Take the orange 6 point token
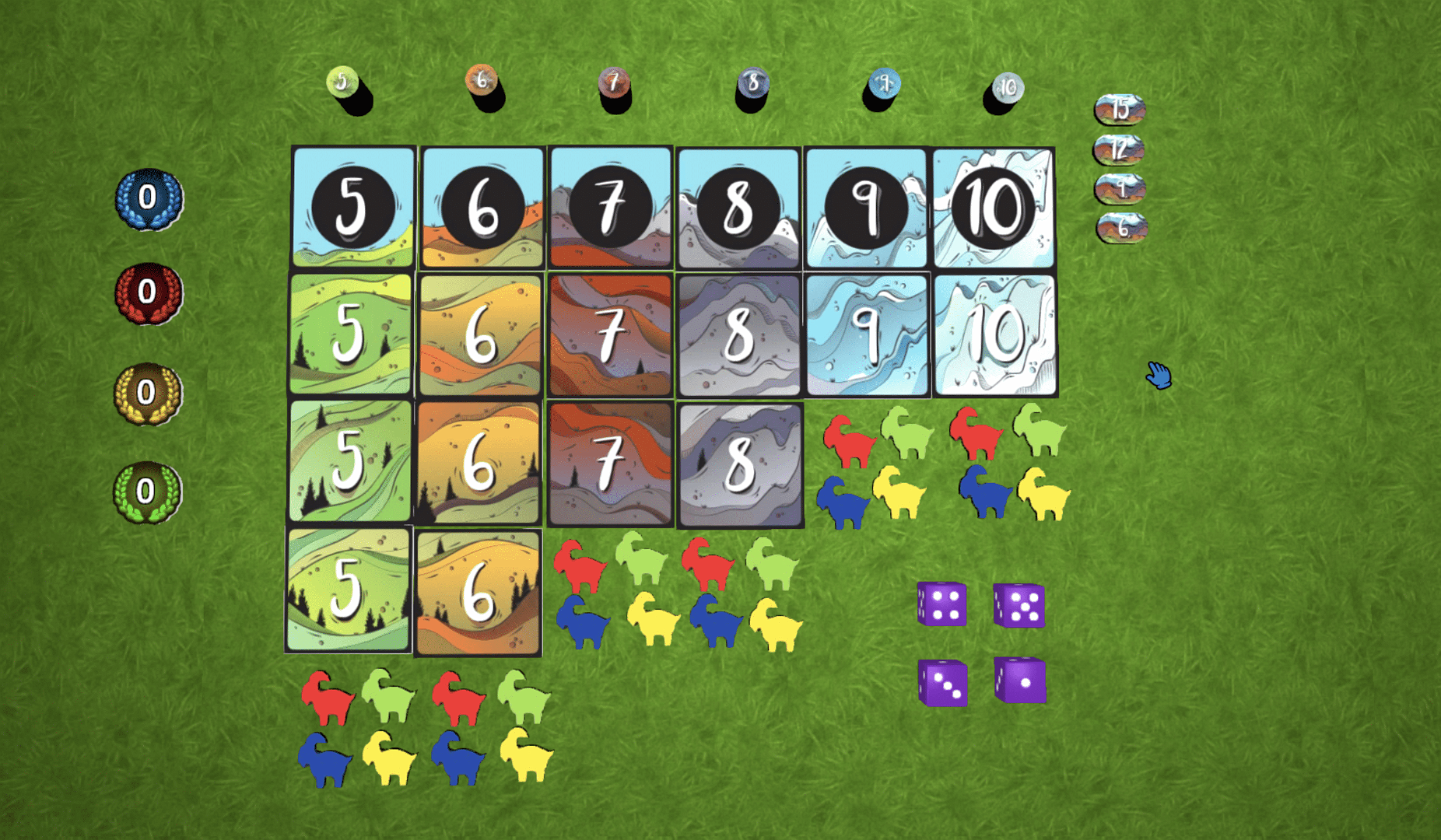 pos(481,79)
